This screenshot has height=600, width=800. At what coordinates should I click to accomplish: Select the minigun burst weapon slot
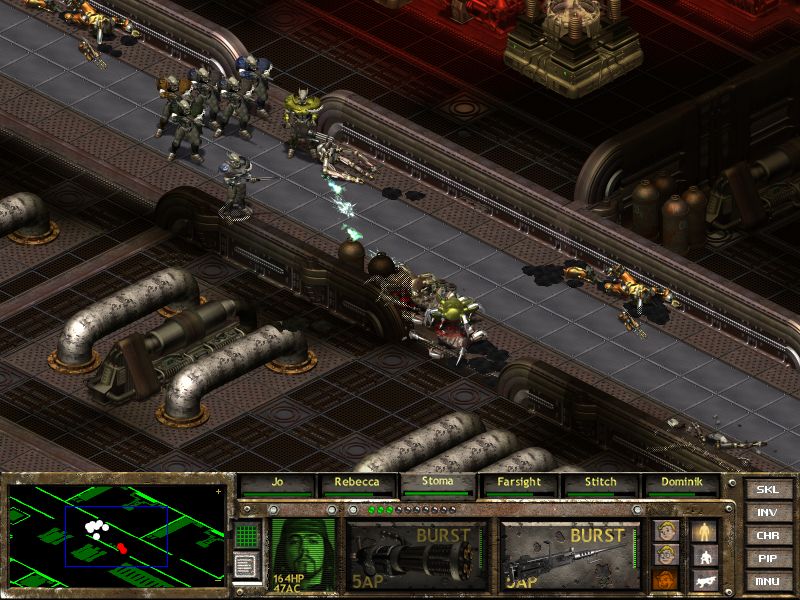(417, 554)
